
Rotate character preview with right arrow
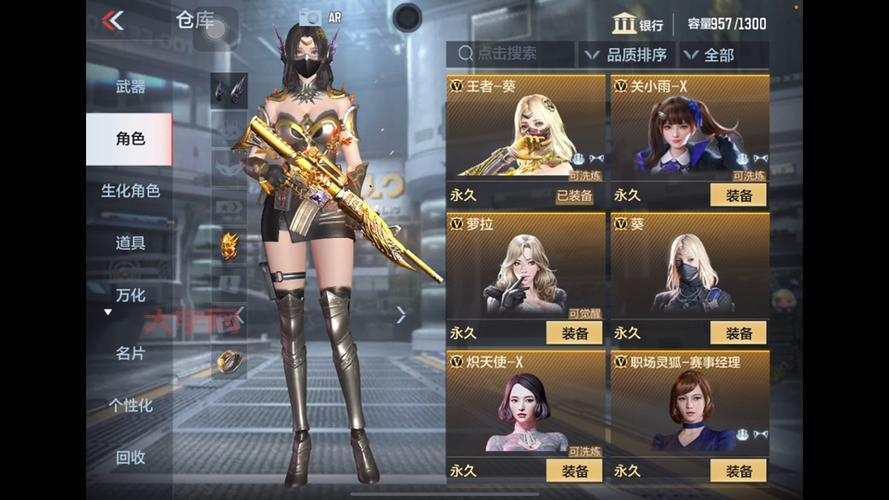[x=401, y=315]
